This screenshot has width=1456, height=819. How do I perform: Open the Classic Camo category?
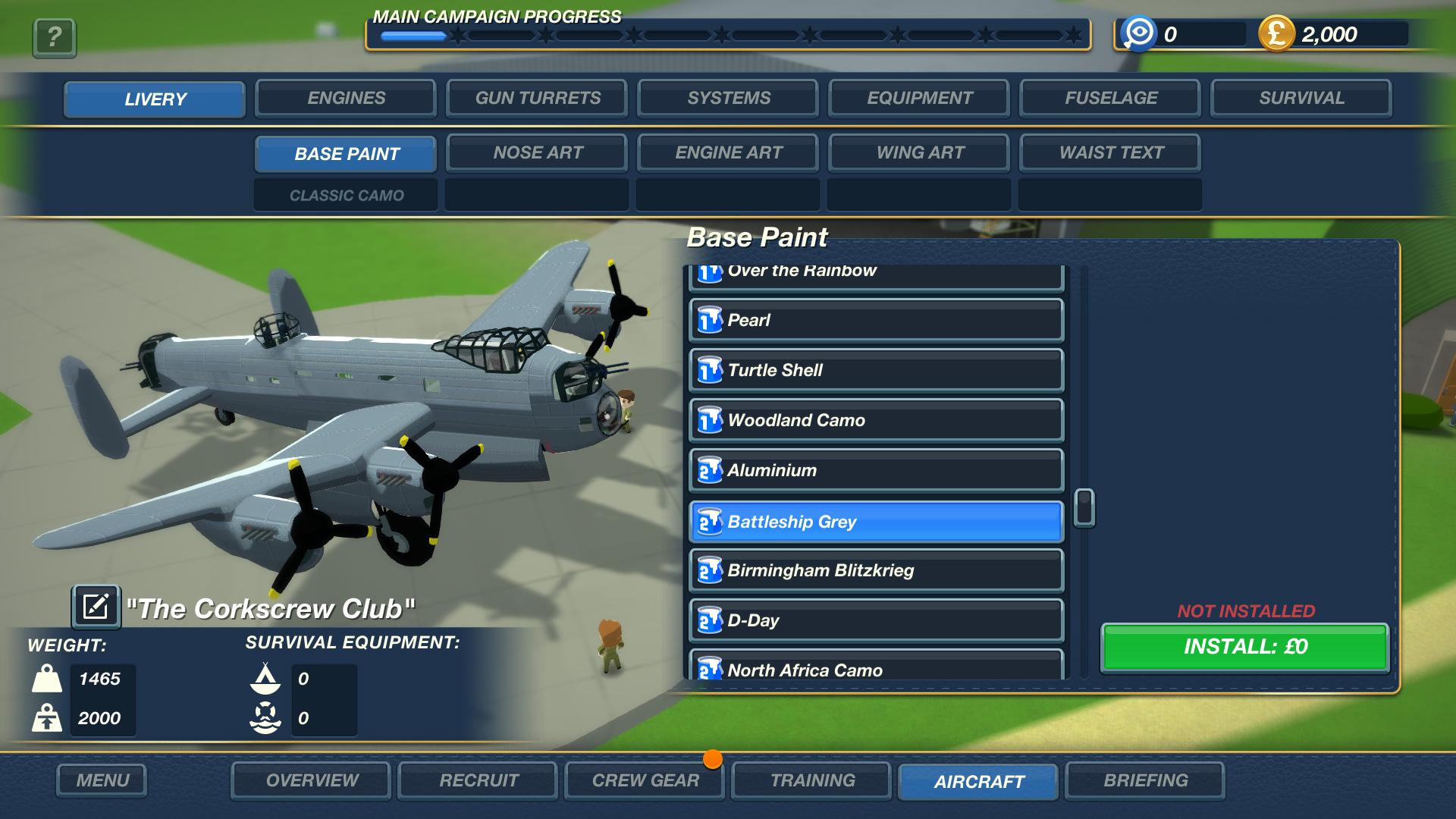coord(345,195)
